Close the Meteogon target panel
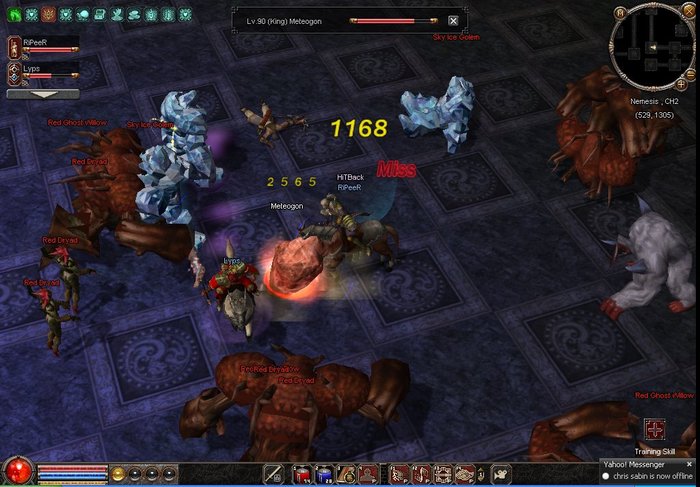Screen dimensions: 700x487 (453, 21)
